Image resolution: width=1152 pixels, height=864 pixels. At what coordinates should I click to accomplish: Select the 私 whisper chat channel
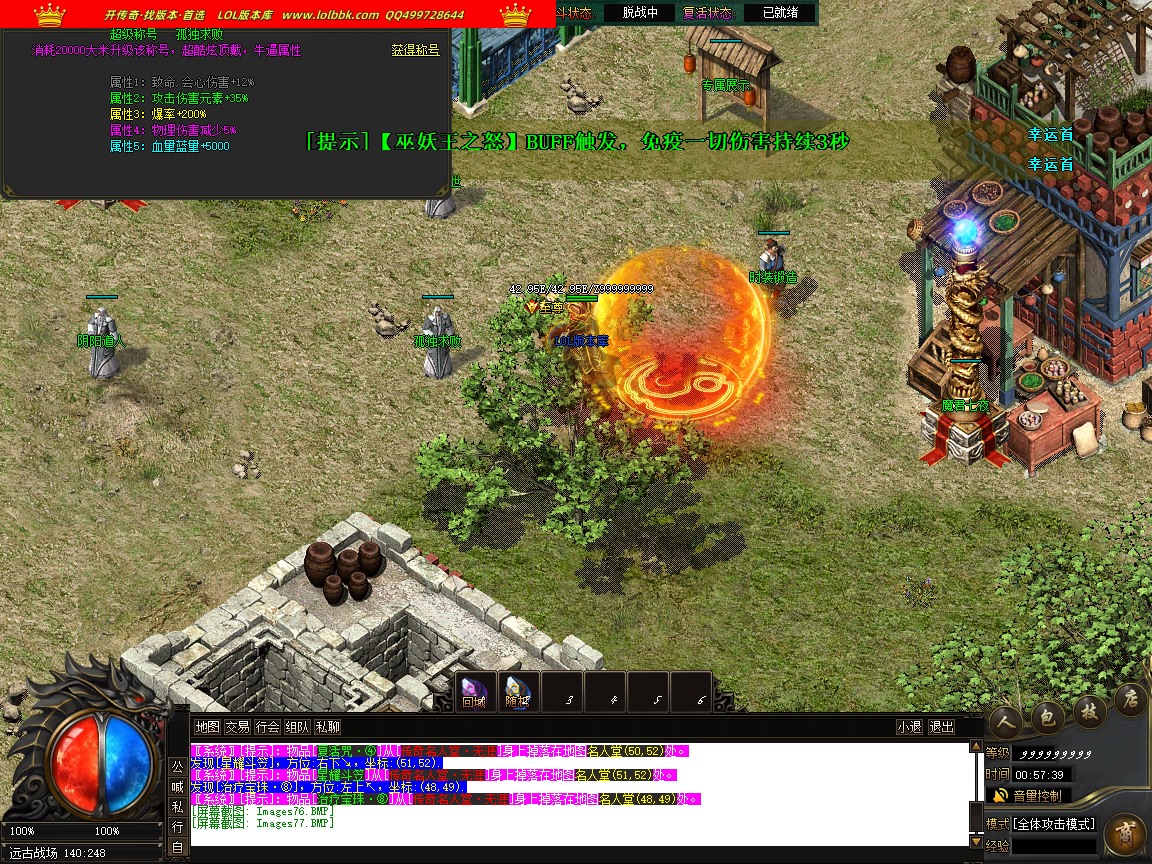tap(177, 807)
